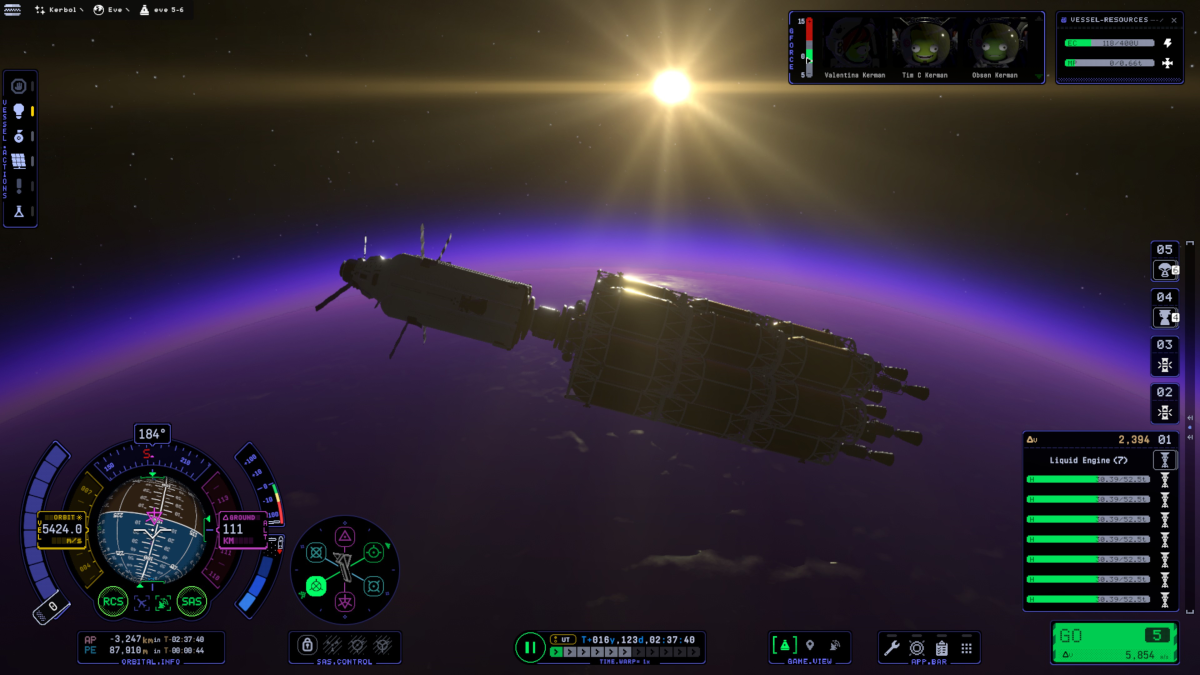Click the SAS lock icon in SAS Control
The height and width of the screenshot is (675, 1200).
coord(307,645)
